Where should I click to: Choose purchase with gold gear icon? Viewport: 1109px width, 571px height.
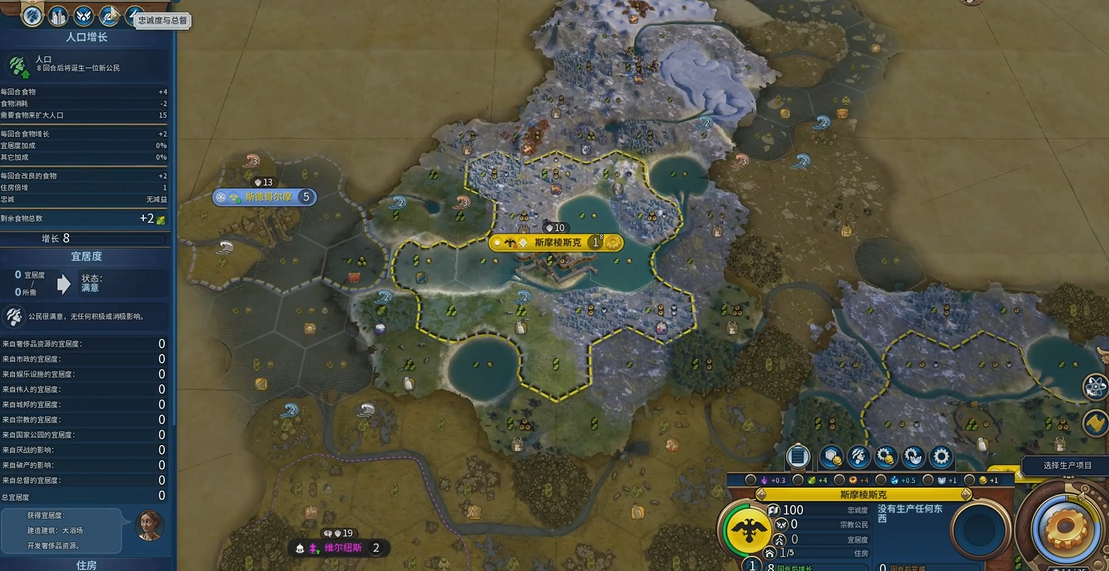(886, 457)
